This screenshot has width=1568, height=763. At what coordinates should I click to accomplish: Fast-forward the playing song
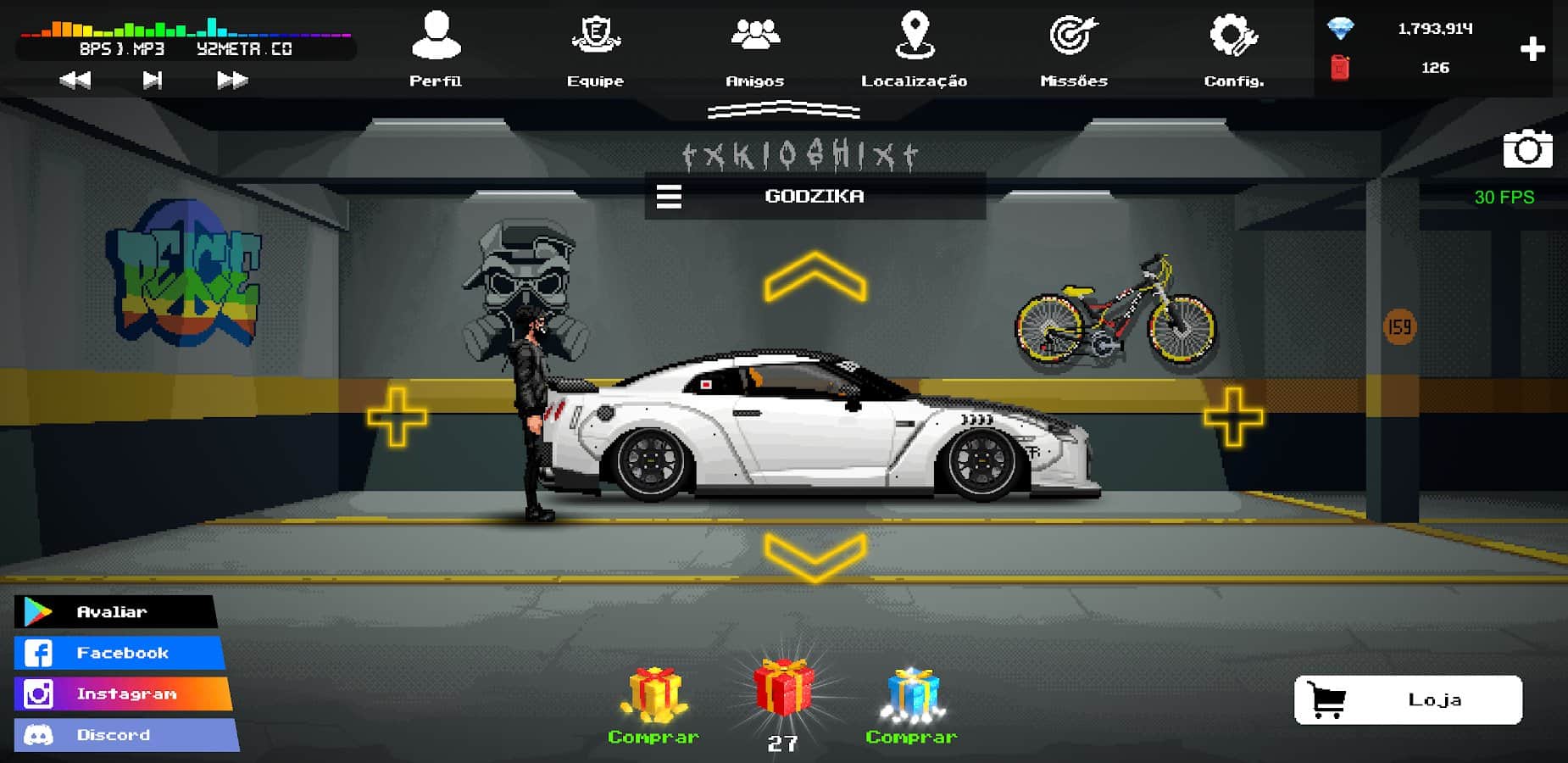(x=227, y=79)
